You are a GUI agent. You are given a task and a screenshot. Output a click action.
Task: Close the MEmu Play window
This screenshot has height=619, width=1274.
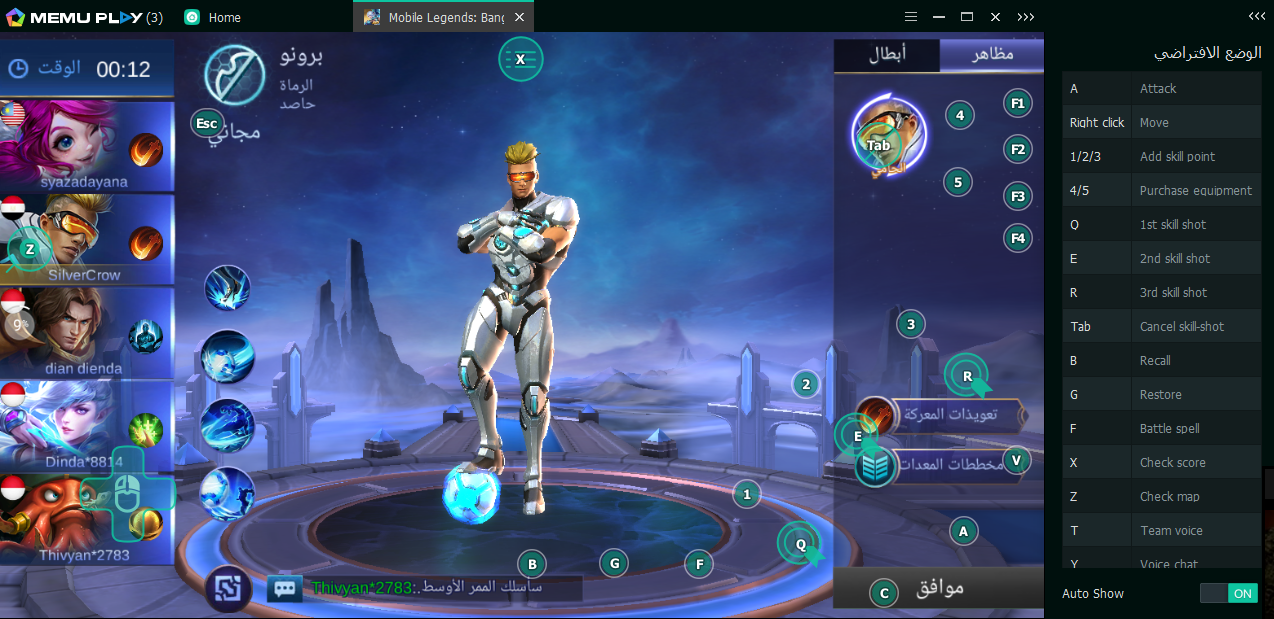[x=995, y=17]
